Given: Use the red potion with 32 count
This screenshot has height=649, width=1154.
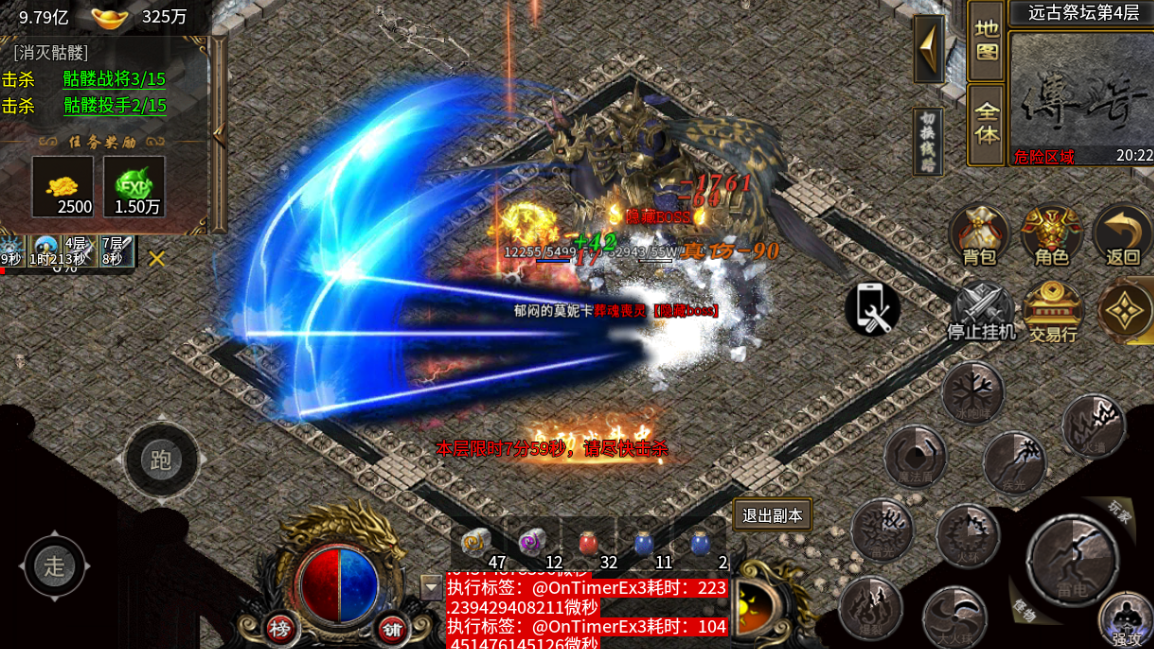Looking at the screenshot, I should 588,542.
